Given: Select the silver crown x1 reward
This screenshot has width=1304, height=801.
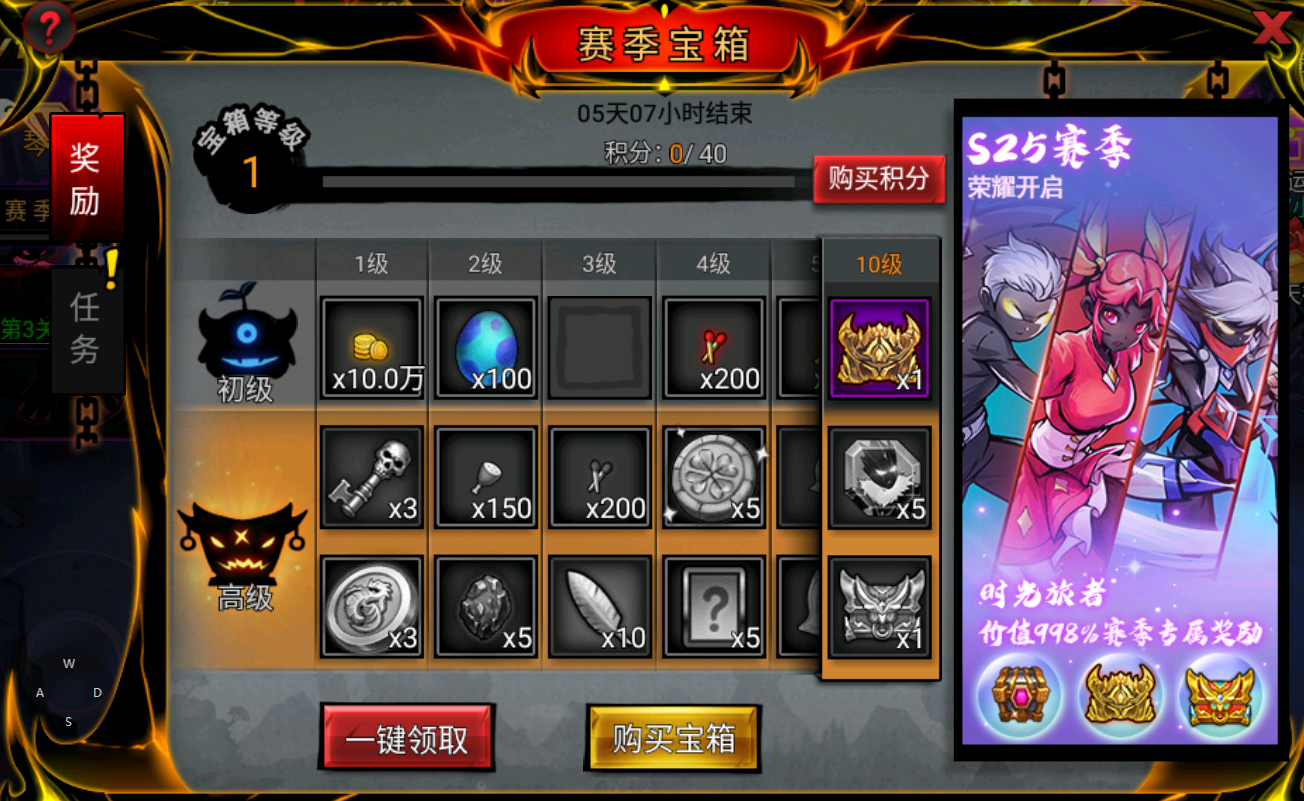Looking at the screenshot, I should 879,606.
